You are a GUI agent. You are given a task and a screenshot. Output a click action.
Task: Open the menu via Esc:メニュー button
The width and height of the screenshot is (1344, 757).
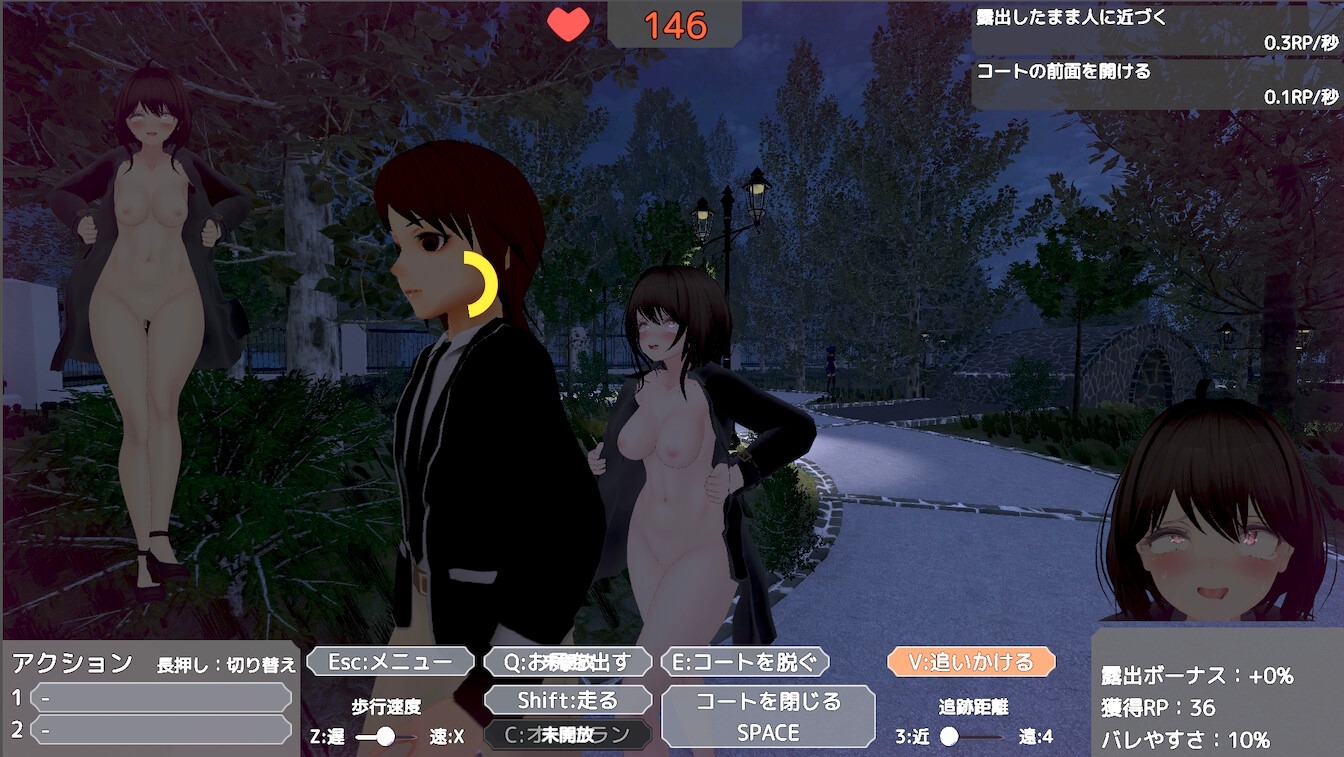pyautogui.click(x=389, y=661)
